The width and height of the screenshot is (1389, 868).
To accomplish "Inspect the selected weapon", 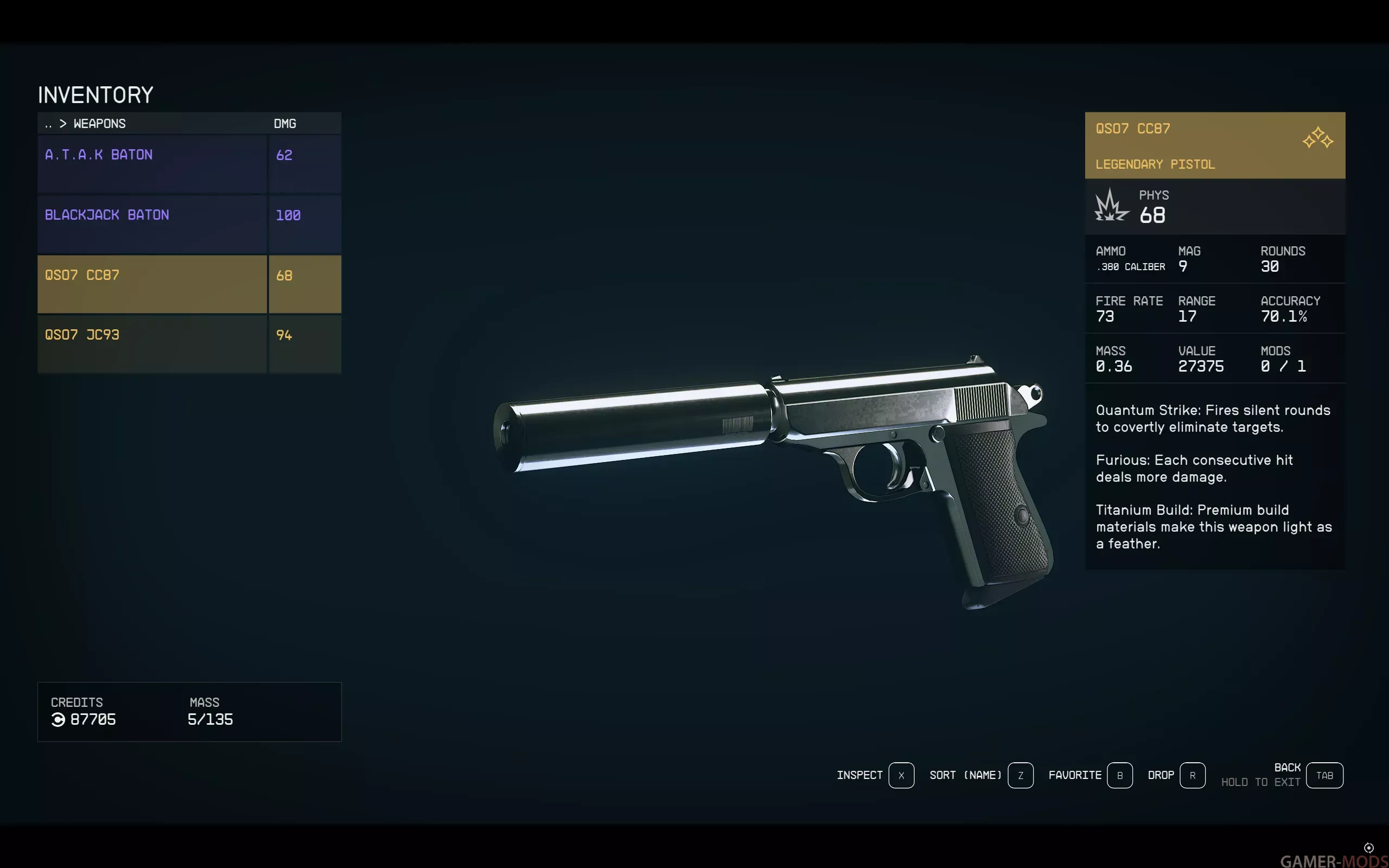I will (x=901, y=775).
